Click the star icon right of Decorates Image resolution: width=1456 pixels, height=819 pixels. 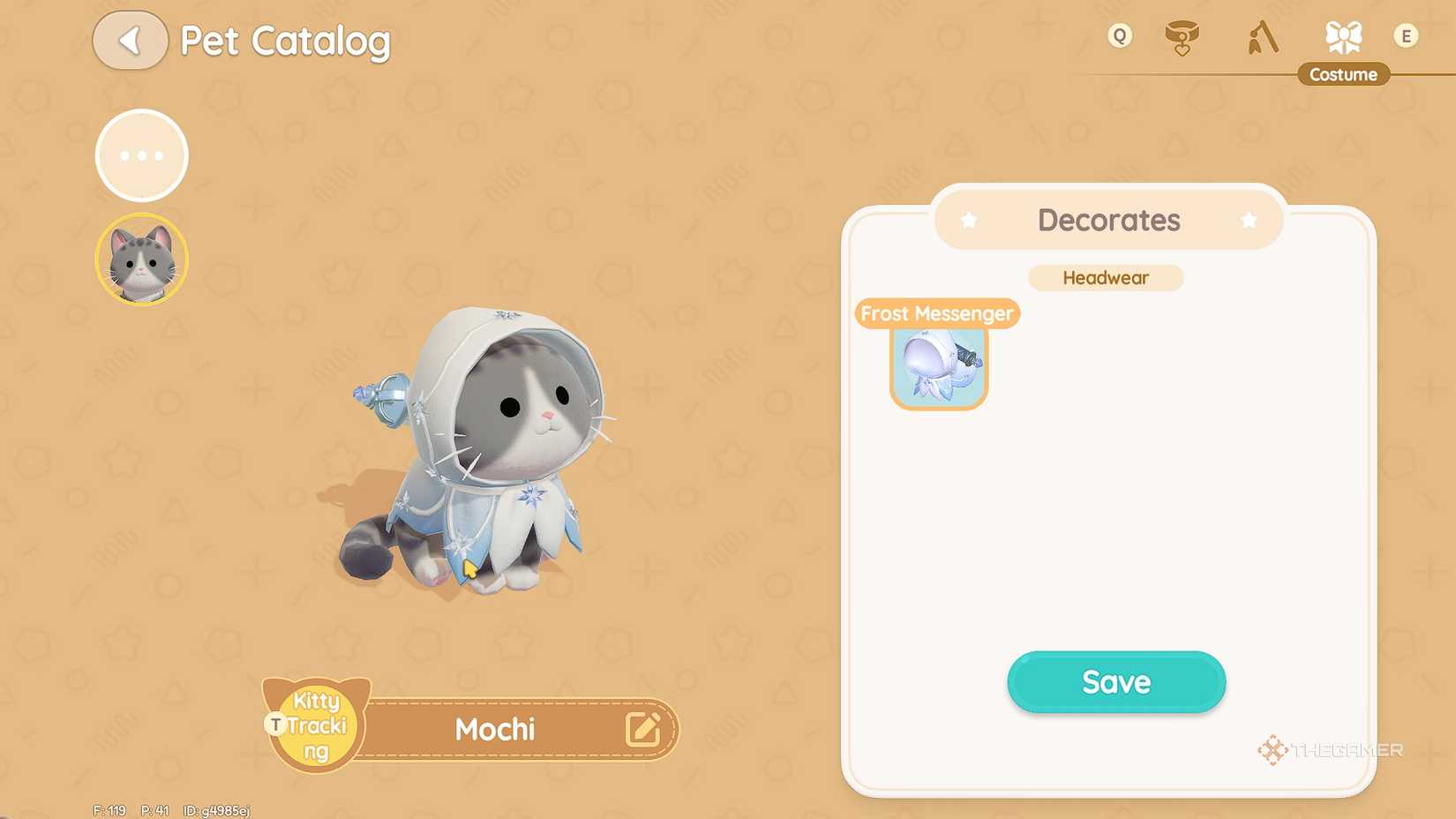(1248, 220)
